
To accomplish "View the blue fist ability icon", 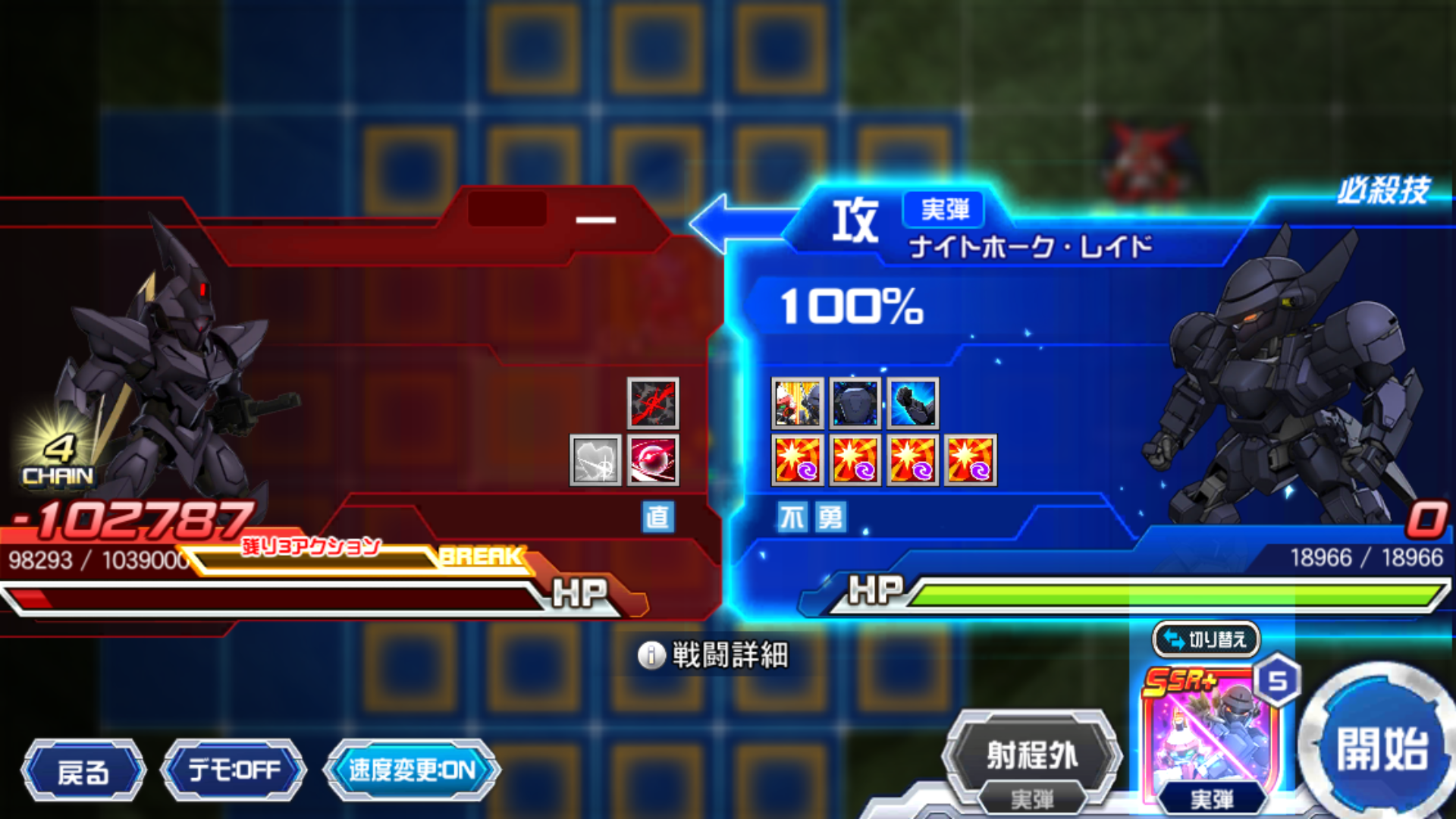I will (x=913, y=403).
